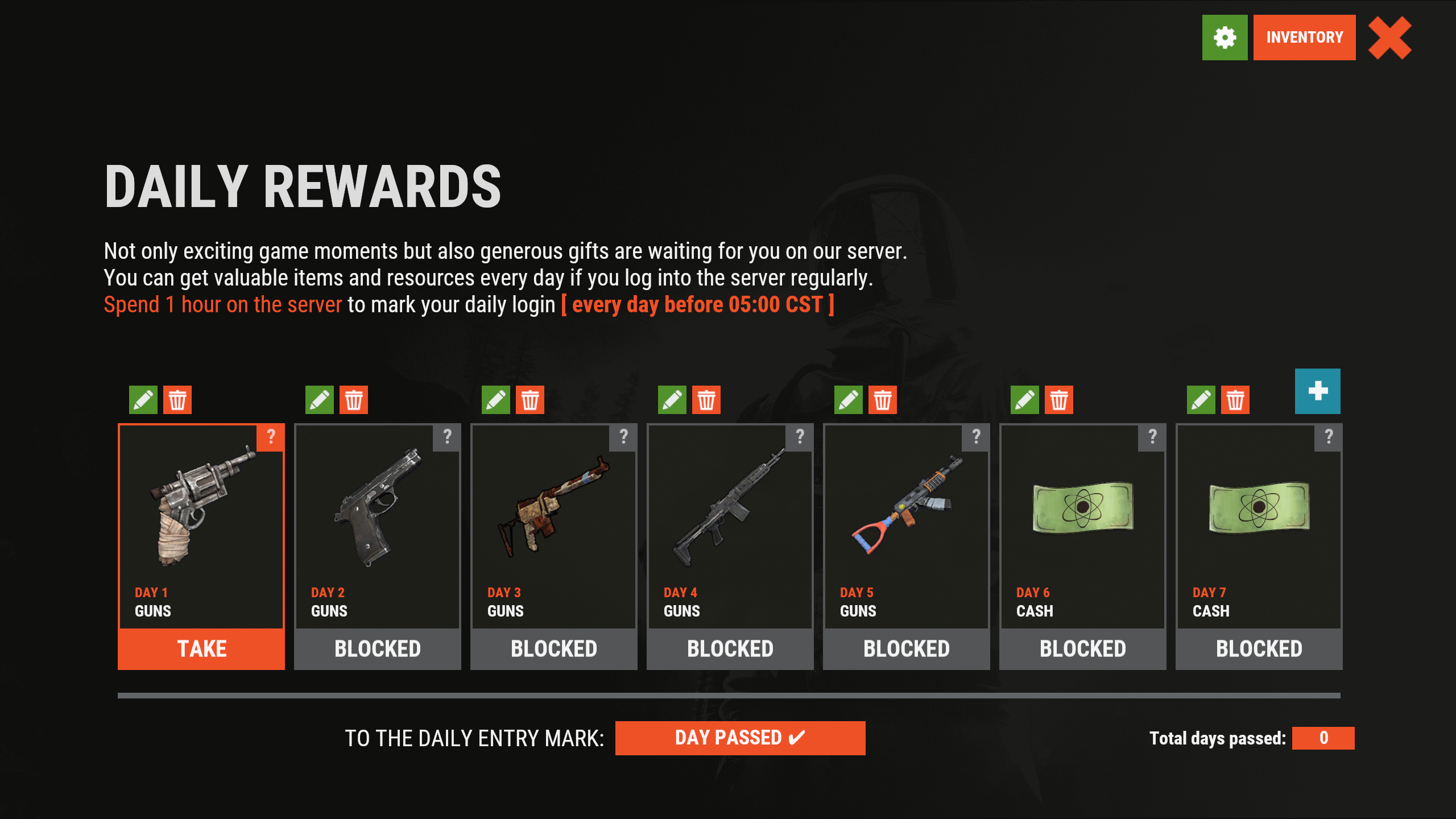Edit the Day 5 reward
1456x819 pixels.
849,400
